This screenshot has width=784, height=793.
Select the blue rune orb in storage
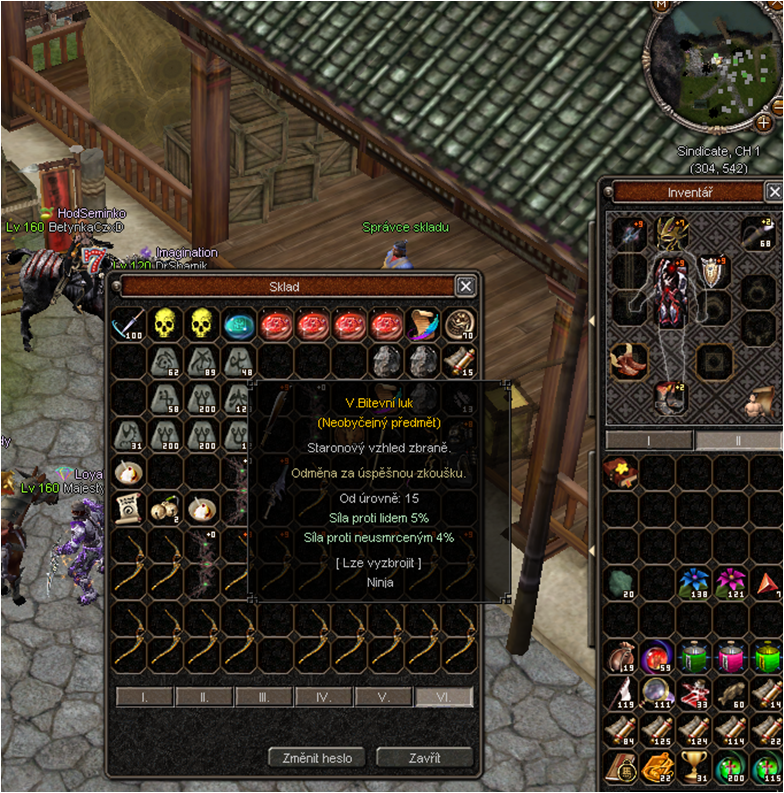[x=240, y=324]
